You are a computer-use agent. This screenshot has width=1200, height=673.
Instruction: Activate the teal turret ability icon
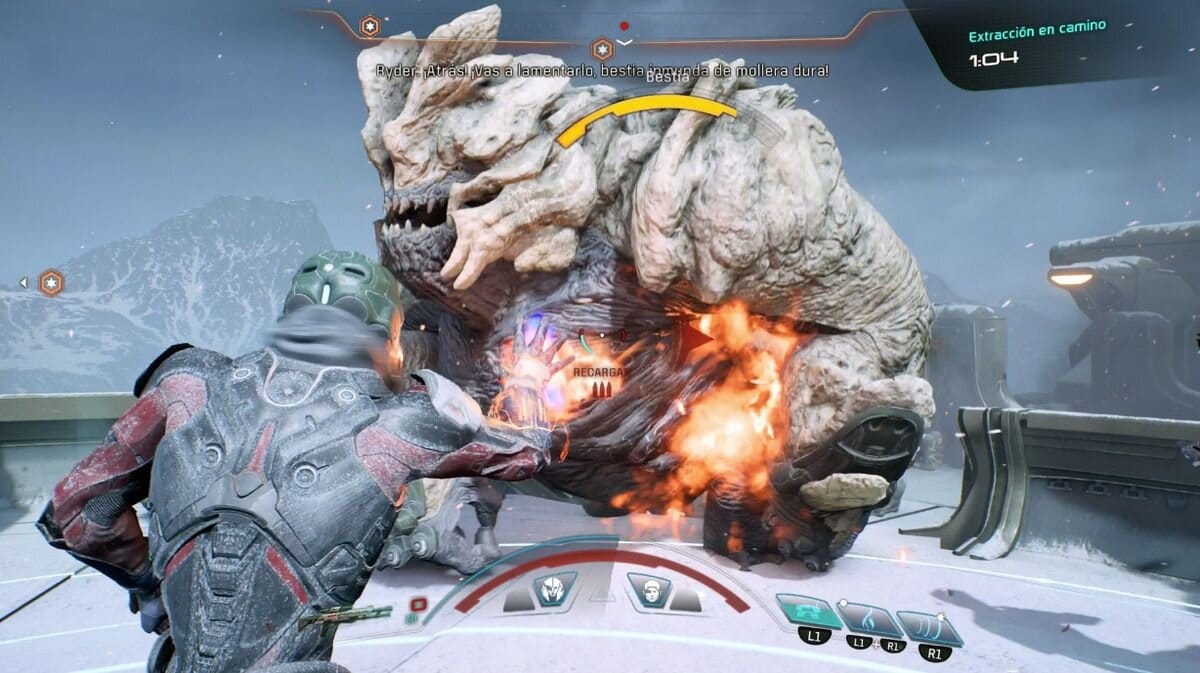[808, 610]
